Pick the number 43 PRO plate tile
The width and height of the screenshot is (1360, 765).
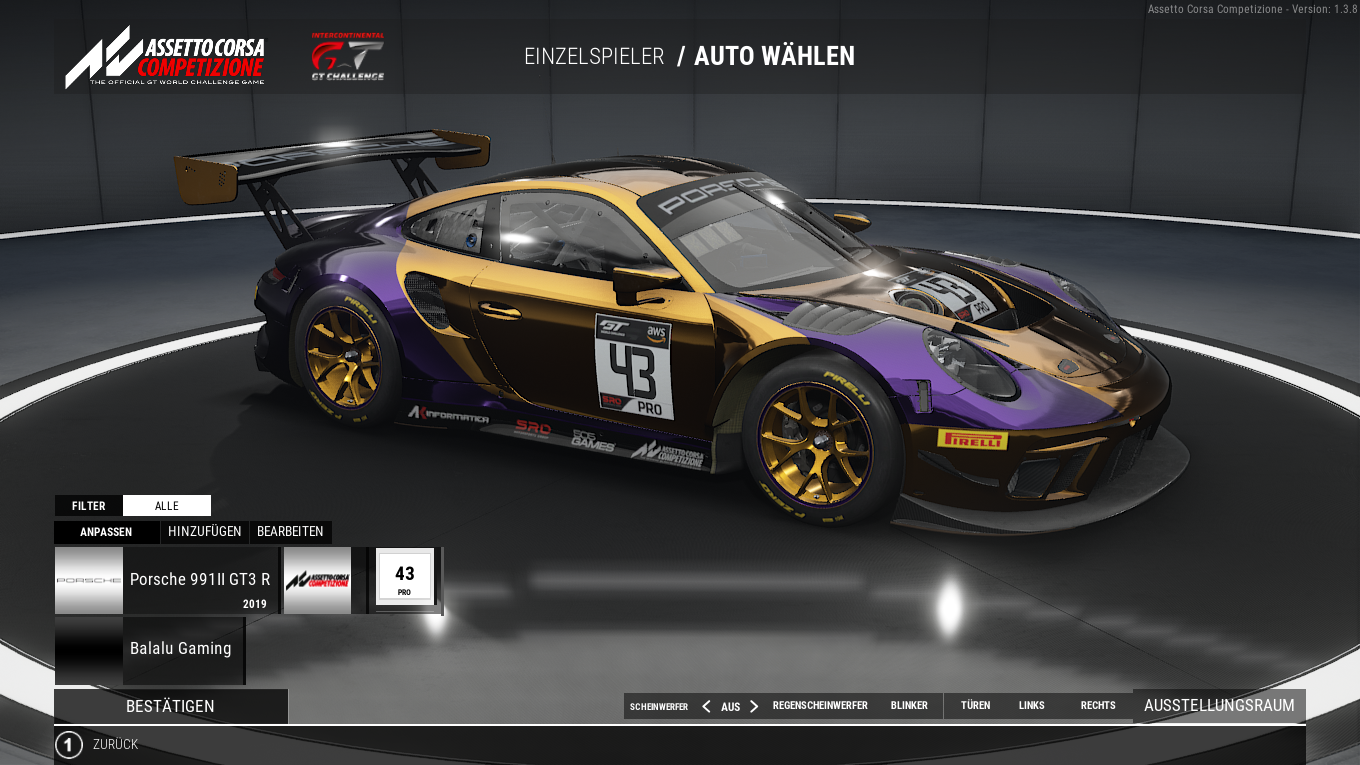pyautogui.click(x=404, y=580)
